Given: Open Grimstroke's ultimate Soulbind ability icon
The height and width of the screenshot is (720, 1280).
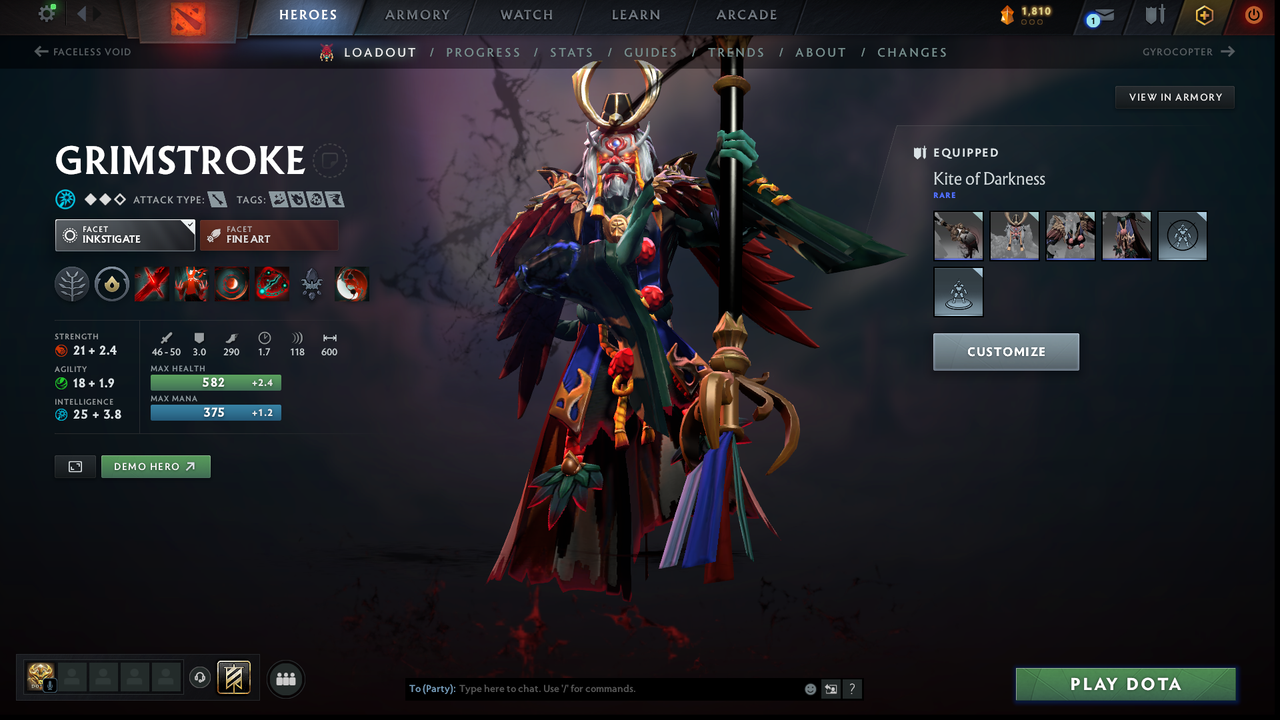Looking at the screenshot, I should tap(271, 283).
